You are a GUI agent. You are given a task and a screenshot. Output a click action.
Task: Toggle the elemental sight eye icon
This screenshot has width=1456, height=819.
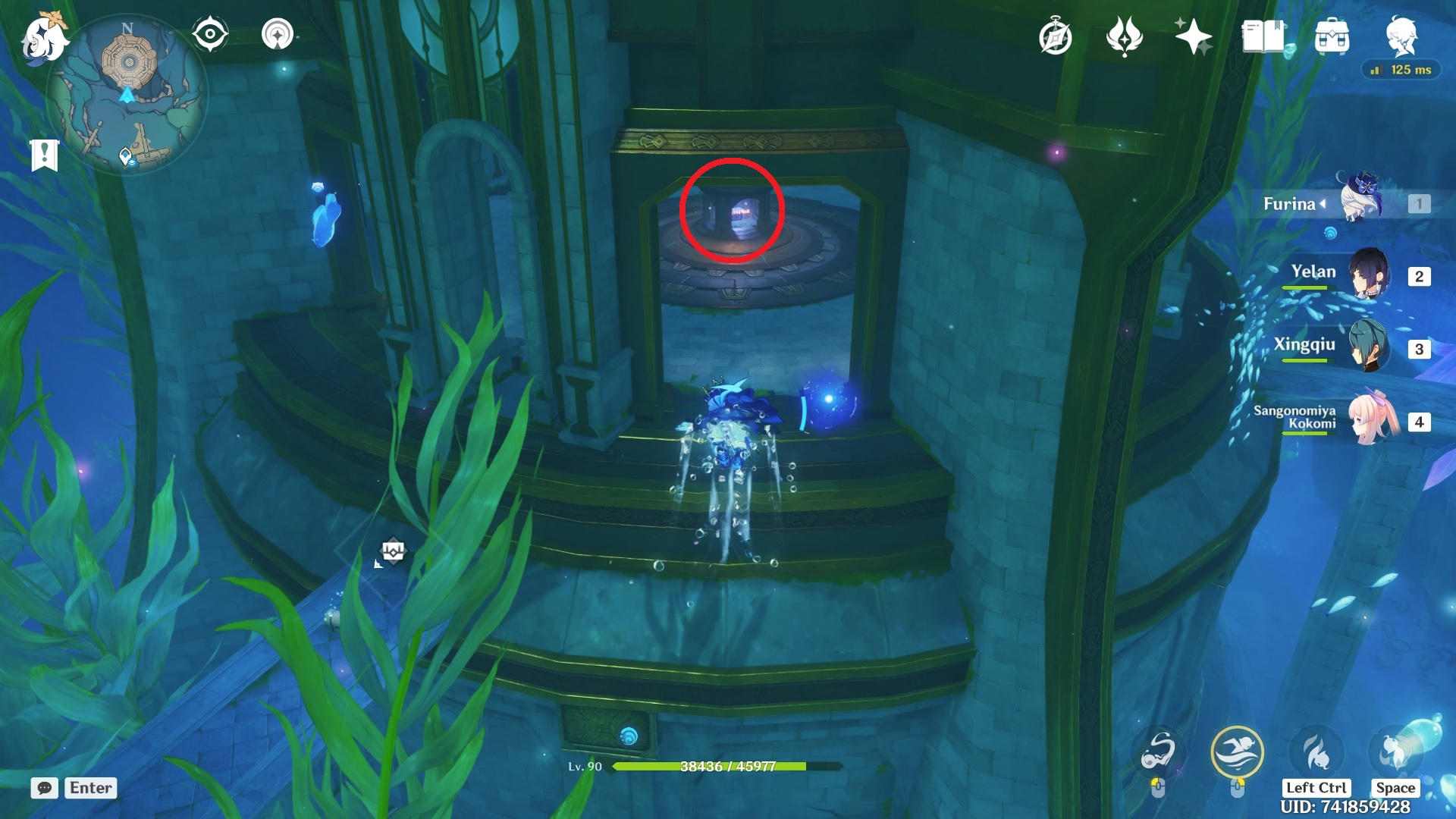[210, 35]
